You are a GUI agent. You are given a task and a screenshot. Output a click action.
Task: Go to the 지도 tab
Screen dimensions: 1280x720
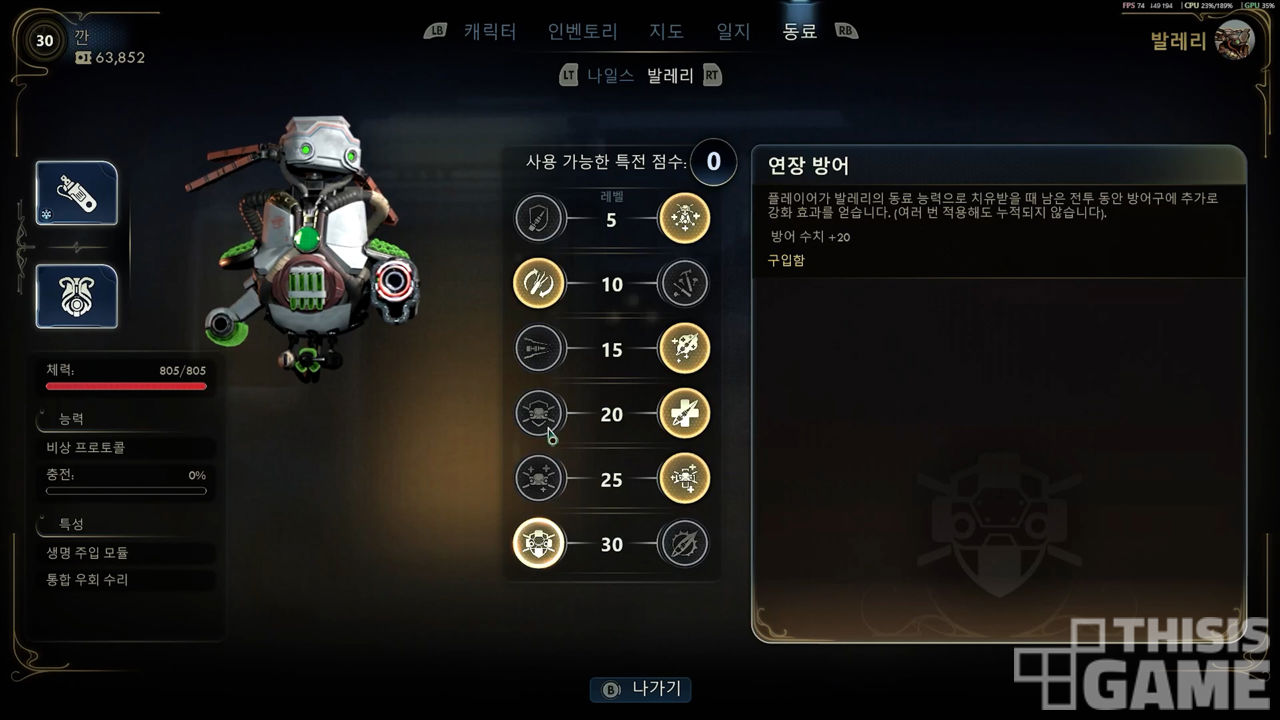pos(667,31)
